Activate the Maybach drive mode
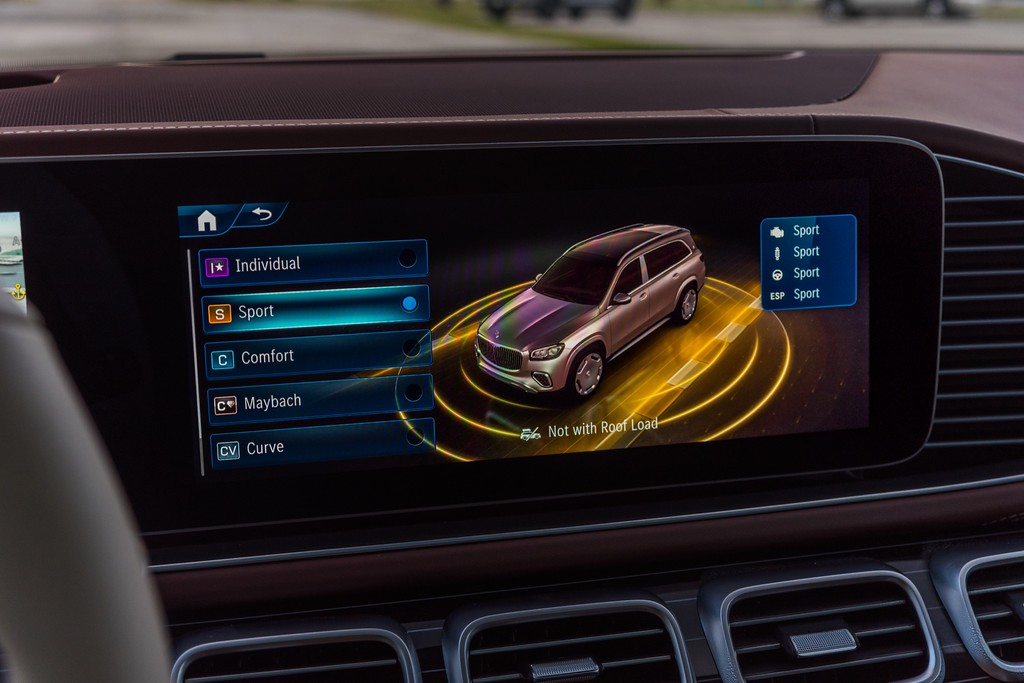The width and height of the screenshot is (1024, 683). (x=320, y=401)
